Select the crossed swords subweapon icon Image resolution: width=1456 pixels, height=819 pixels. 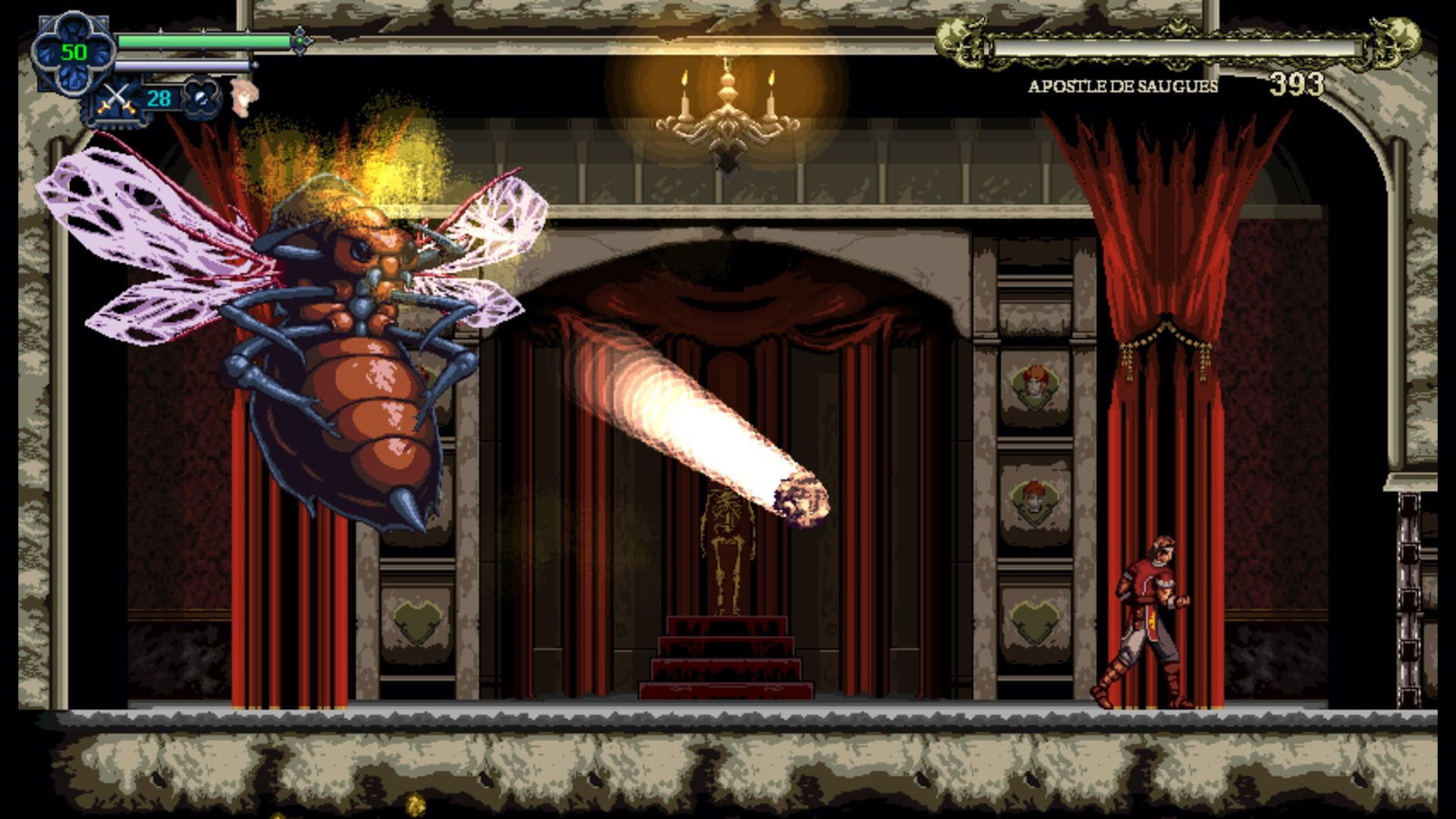click(116, 98)
